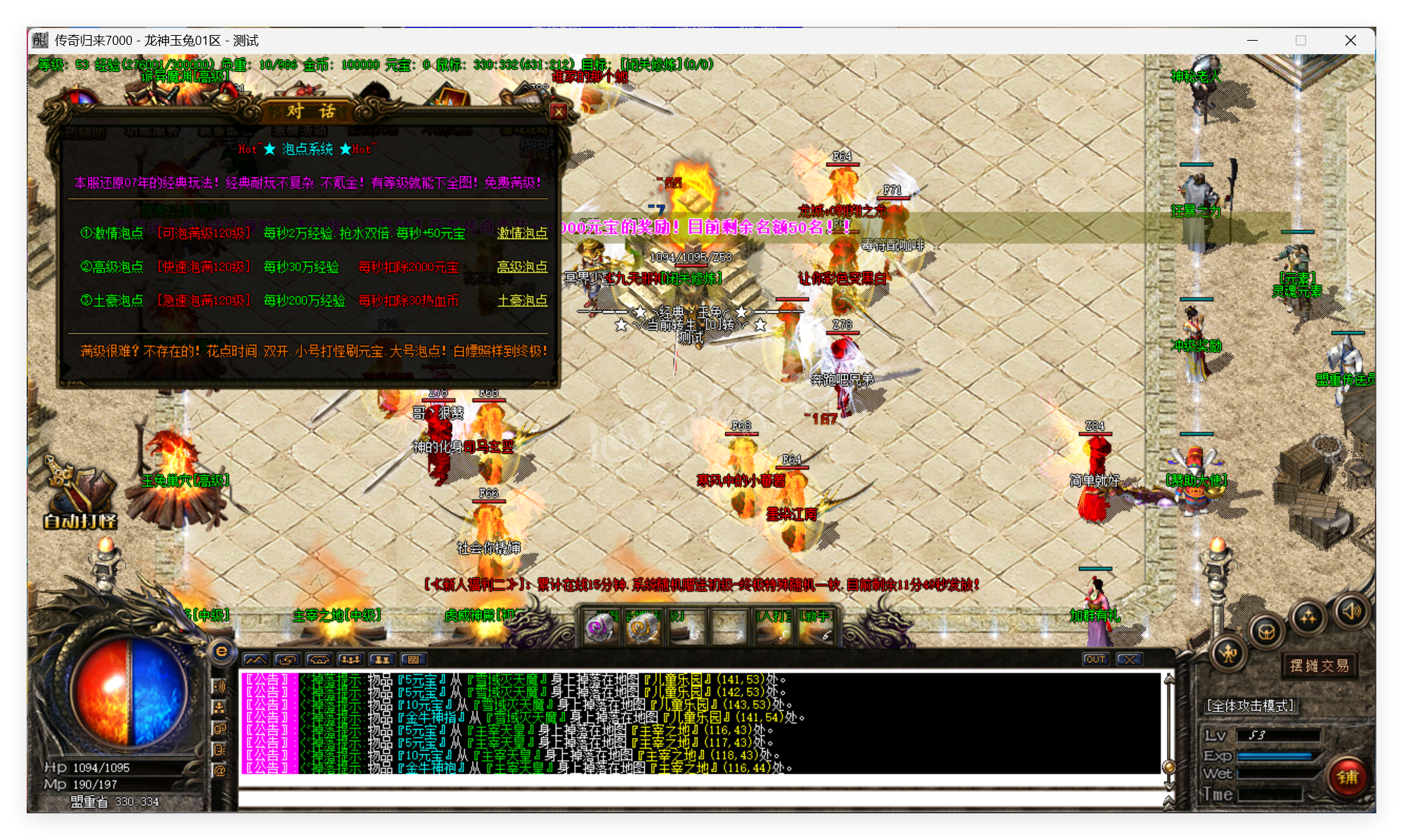
Task: Open the 药辅助 menu
Action: pyautogui.click(x=85, y=133)
